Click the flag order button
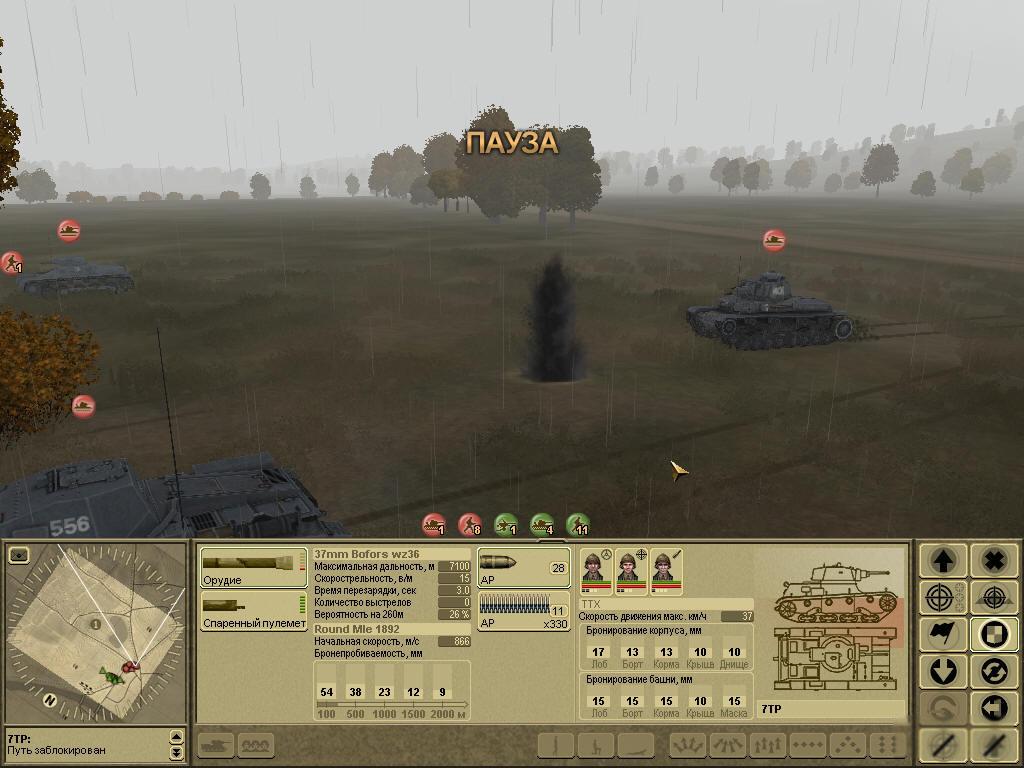1024x768 pixels. [943, 635]
